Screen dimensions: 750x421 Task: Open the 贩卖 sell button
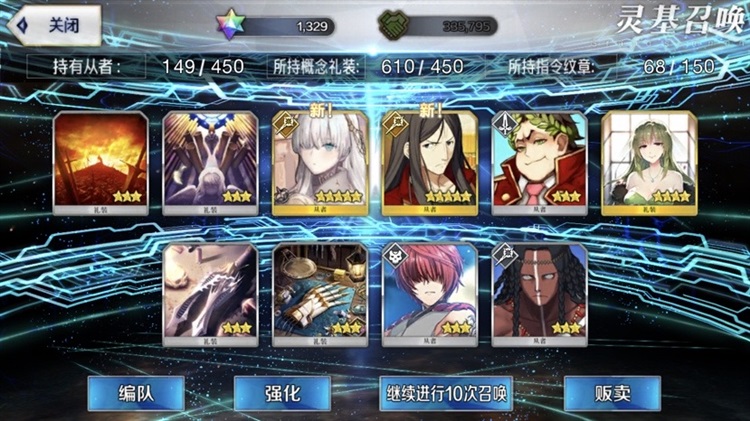tap(612, 392)
